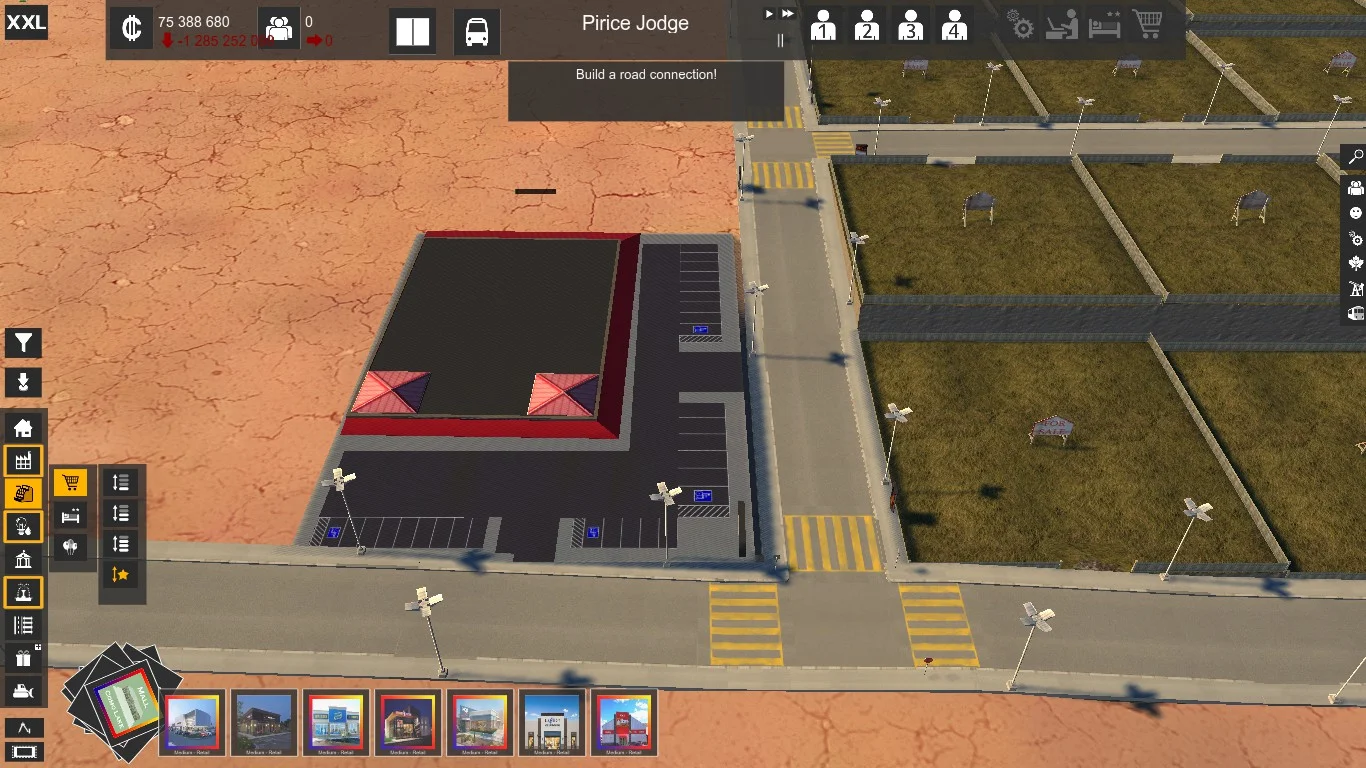
Task: Open the book-shaped info panel
Action: (x=412, y=31)
